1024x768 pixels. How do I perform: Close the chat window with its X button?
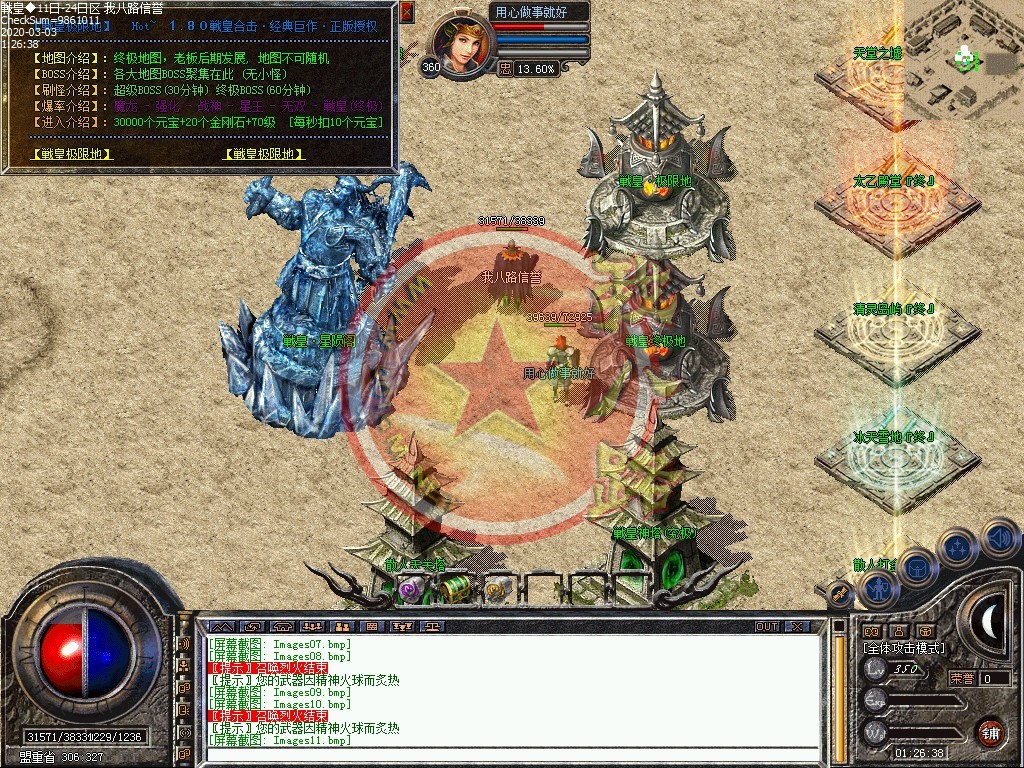pyautogui.click(x=796, y=626)
